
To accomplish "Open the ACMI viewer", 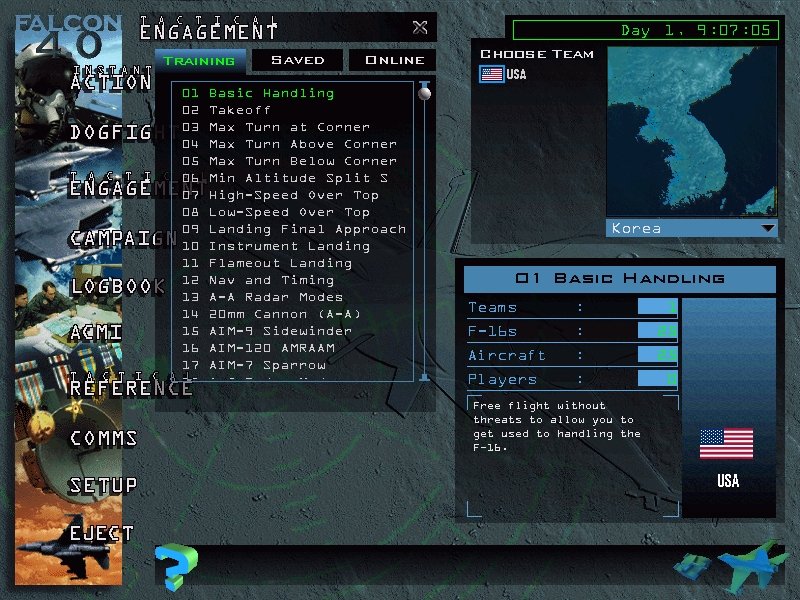I will coord(96,332).
